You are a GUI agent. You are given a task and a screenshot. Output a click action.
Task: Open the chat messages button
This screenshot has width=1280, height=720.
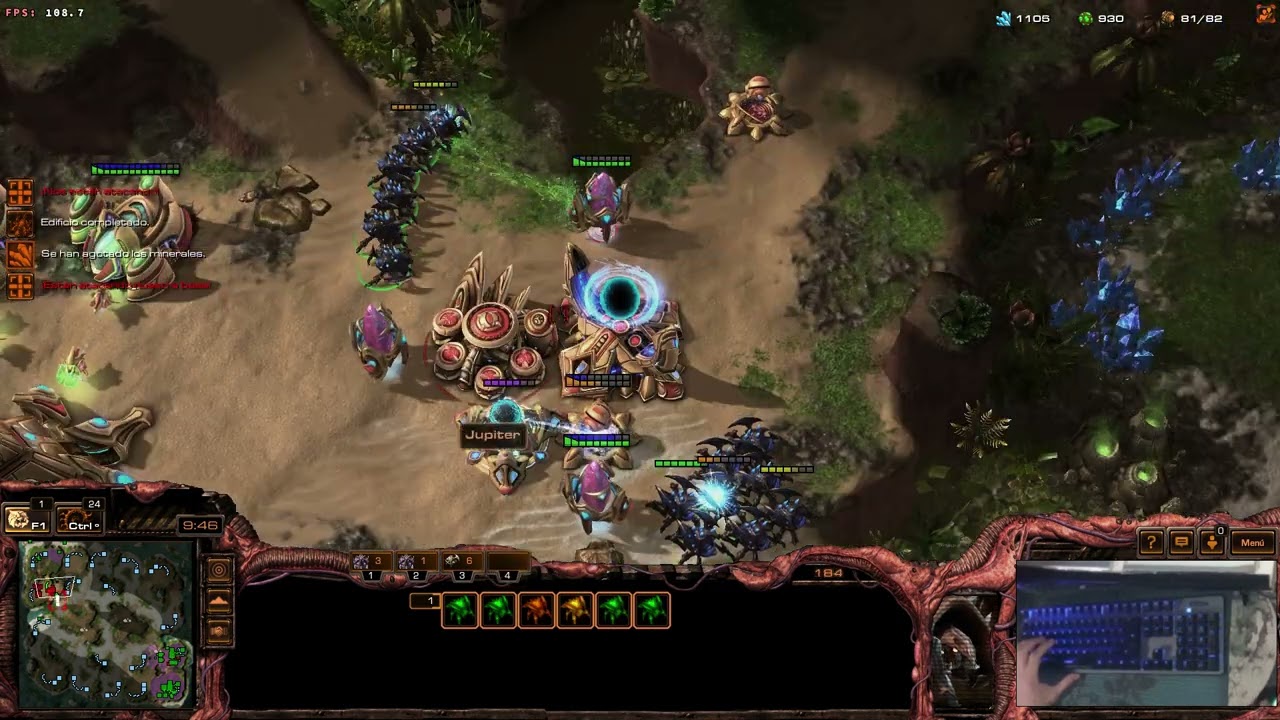pos(1181,542)
